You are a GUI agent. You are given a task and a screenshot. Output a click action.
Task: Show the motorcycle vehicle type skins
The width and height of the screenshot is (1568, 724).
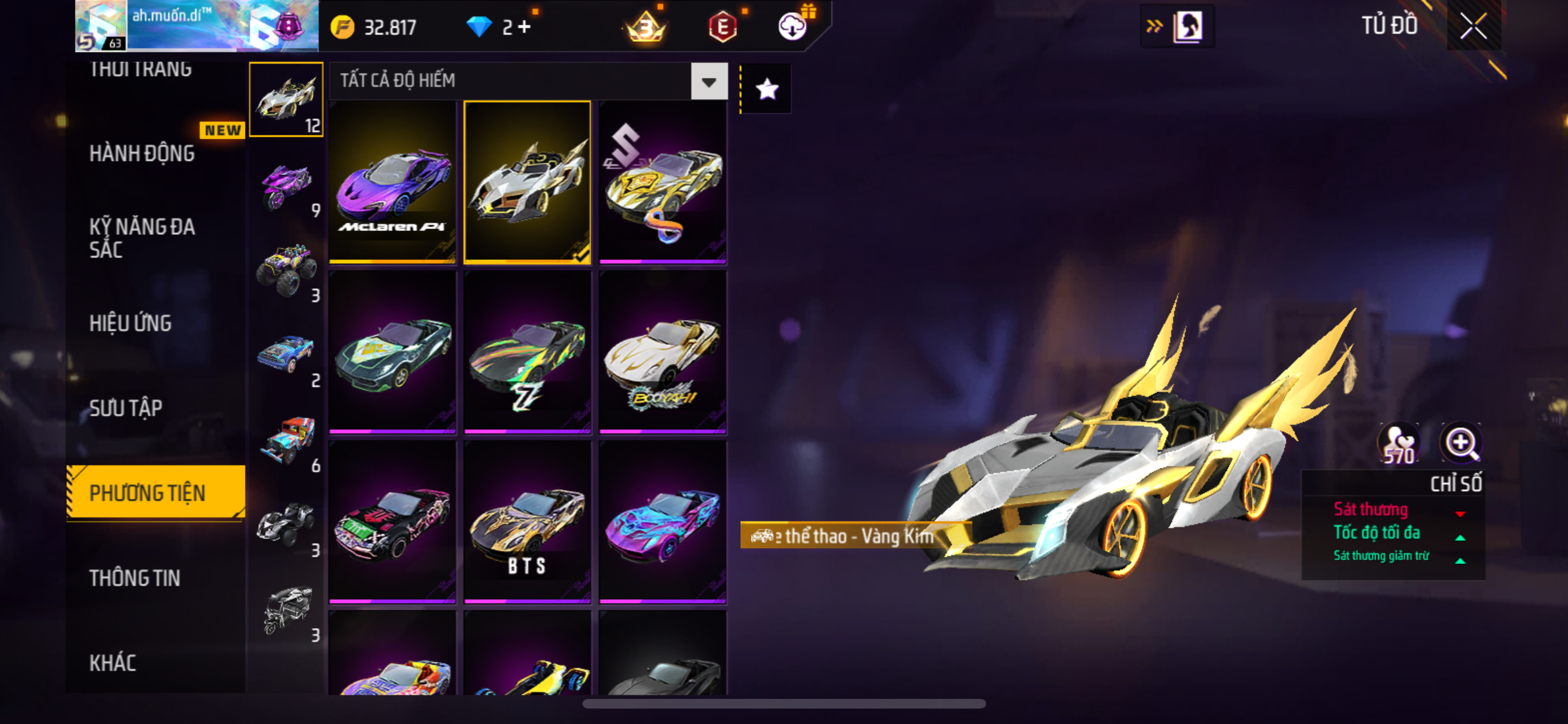(286, 187)
